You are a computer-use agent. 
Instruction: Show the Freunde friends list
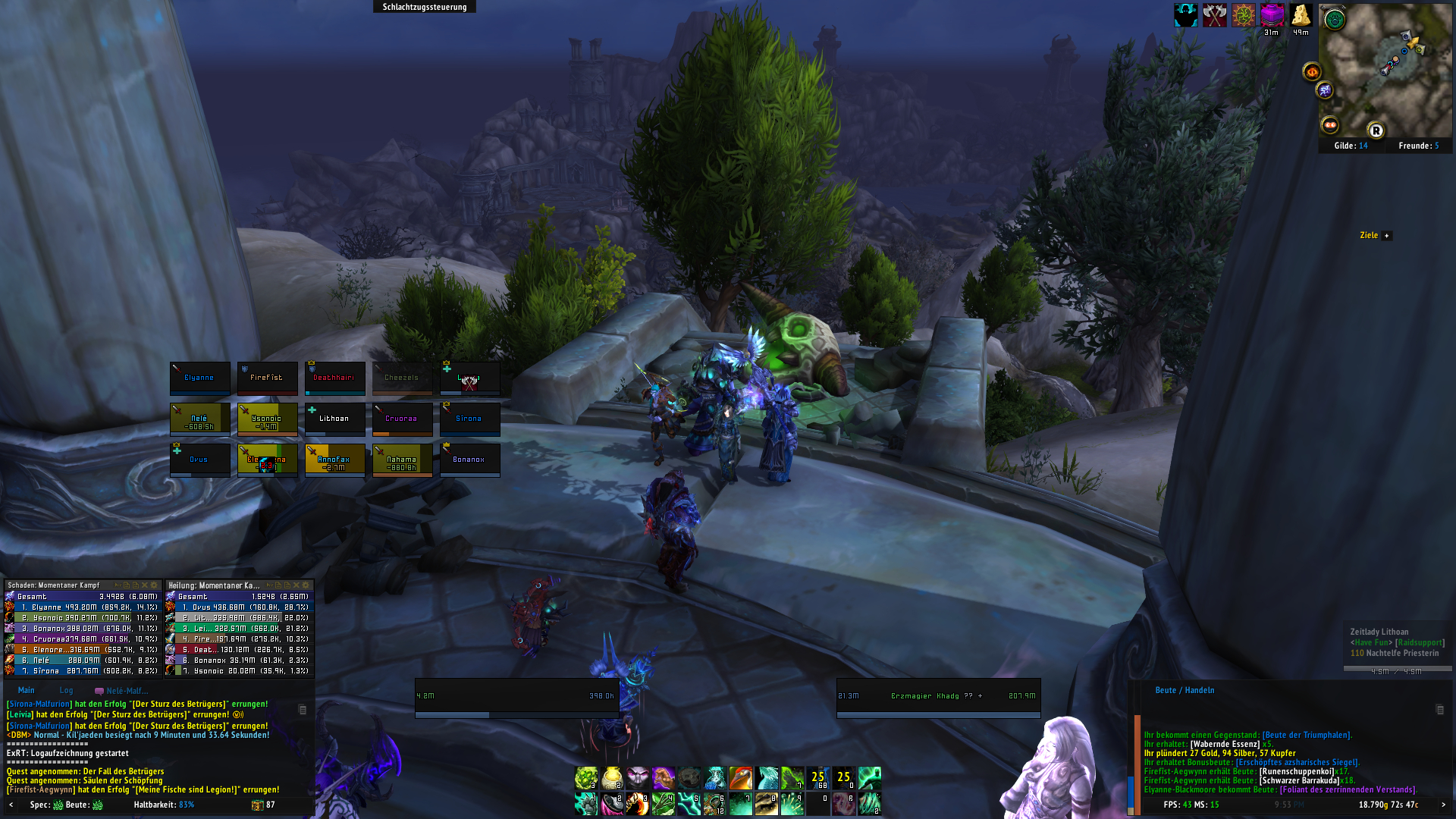[x=1418, y=146]
